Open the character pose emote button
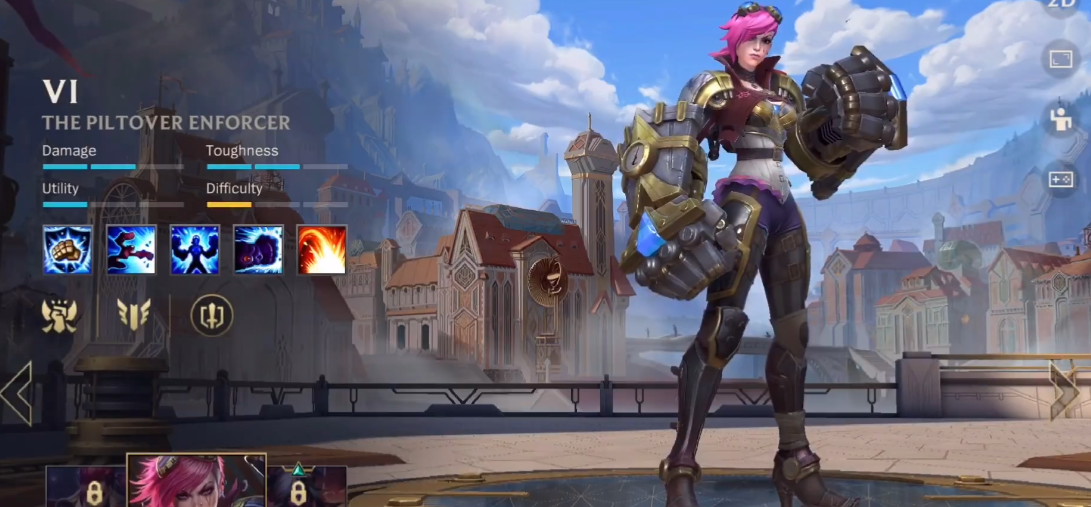The image size is (1091, 507). click(x=1060, y=119)
